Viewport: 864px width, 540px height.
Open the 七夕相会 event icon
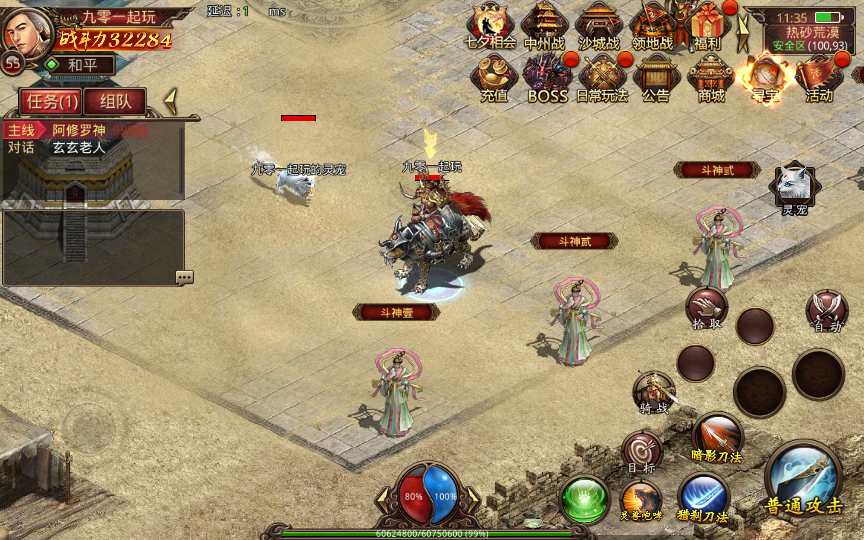pyautogui.click(x=491, y=24)
